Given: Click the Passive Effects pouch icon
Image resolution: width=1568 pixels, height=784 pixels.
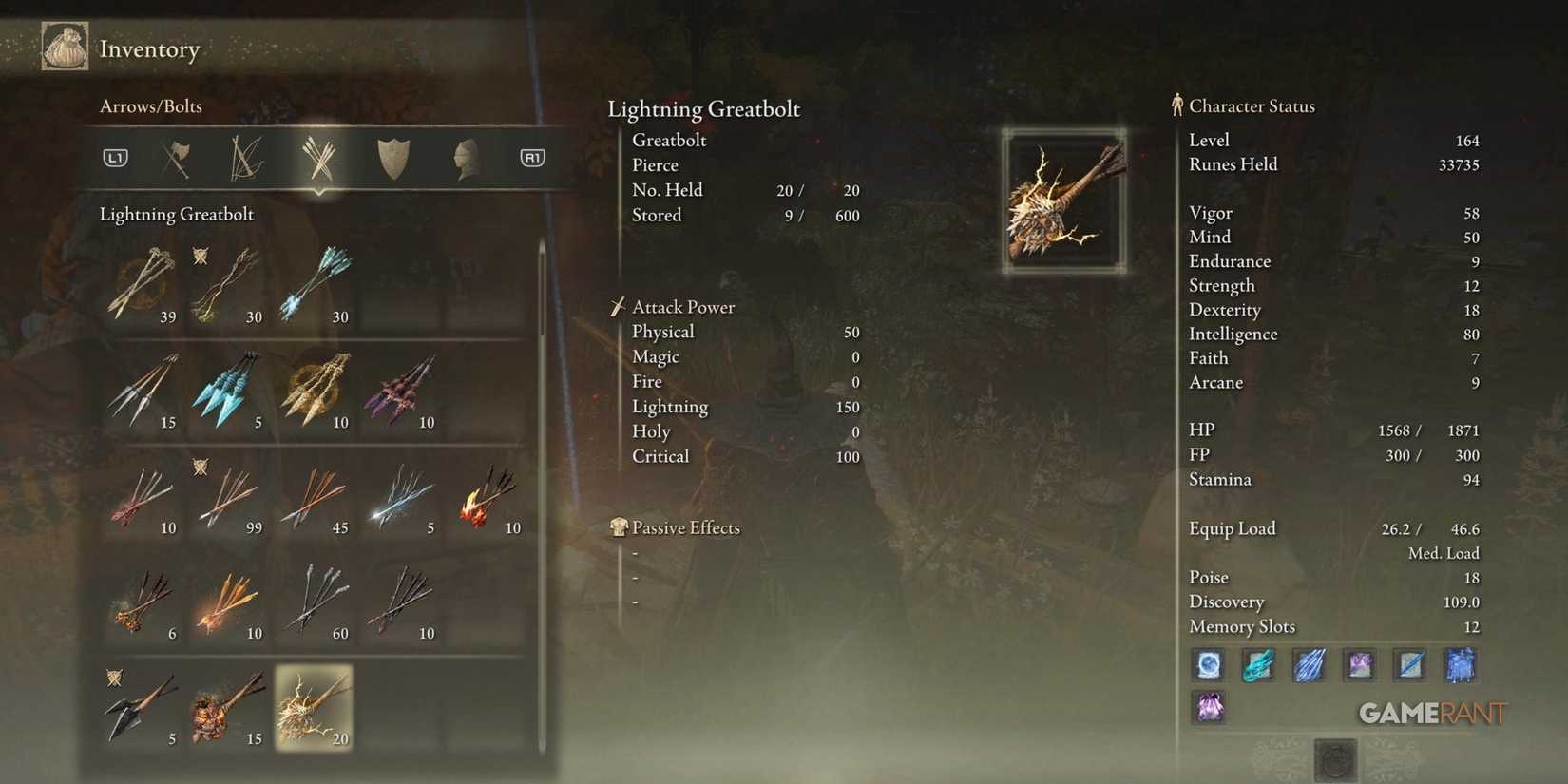Looking at the screenshot, I should pyautogui.click(x=619, y=526).
